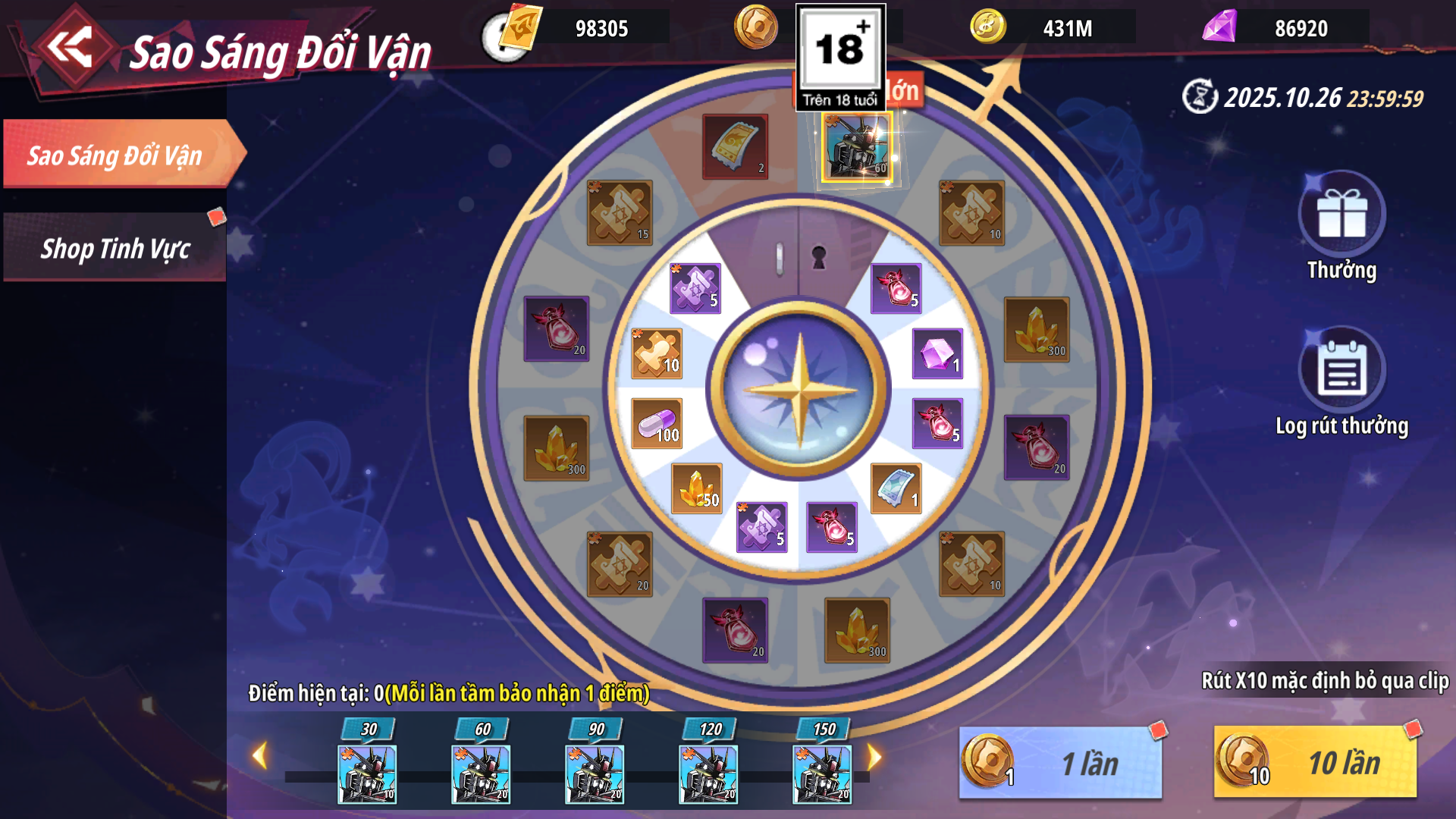Screen dimensions: 1456x819
Task: View the Log rút thưởng history
Action: click(x=1341, y=372)
